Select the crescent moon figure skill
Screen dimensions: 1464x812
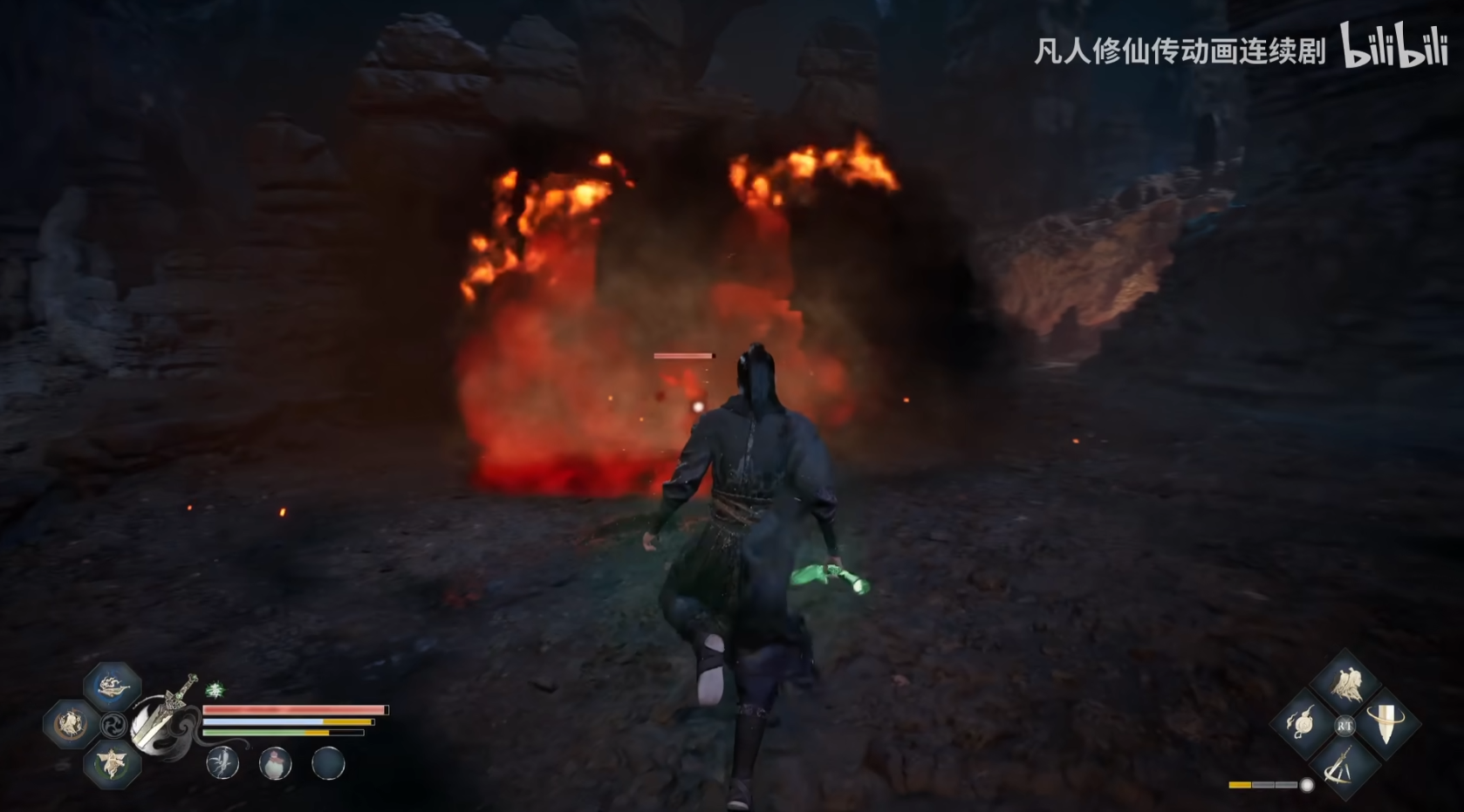coord(70,724)
